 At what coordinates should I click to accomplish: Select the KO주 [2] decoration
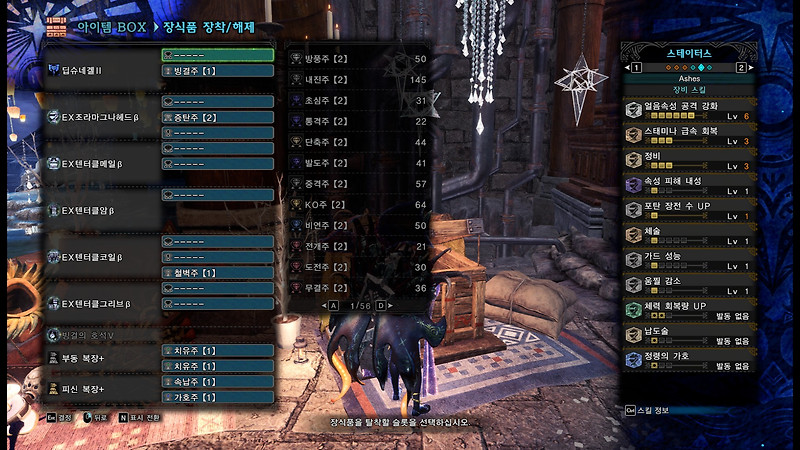coord(358,204)
